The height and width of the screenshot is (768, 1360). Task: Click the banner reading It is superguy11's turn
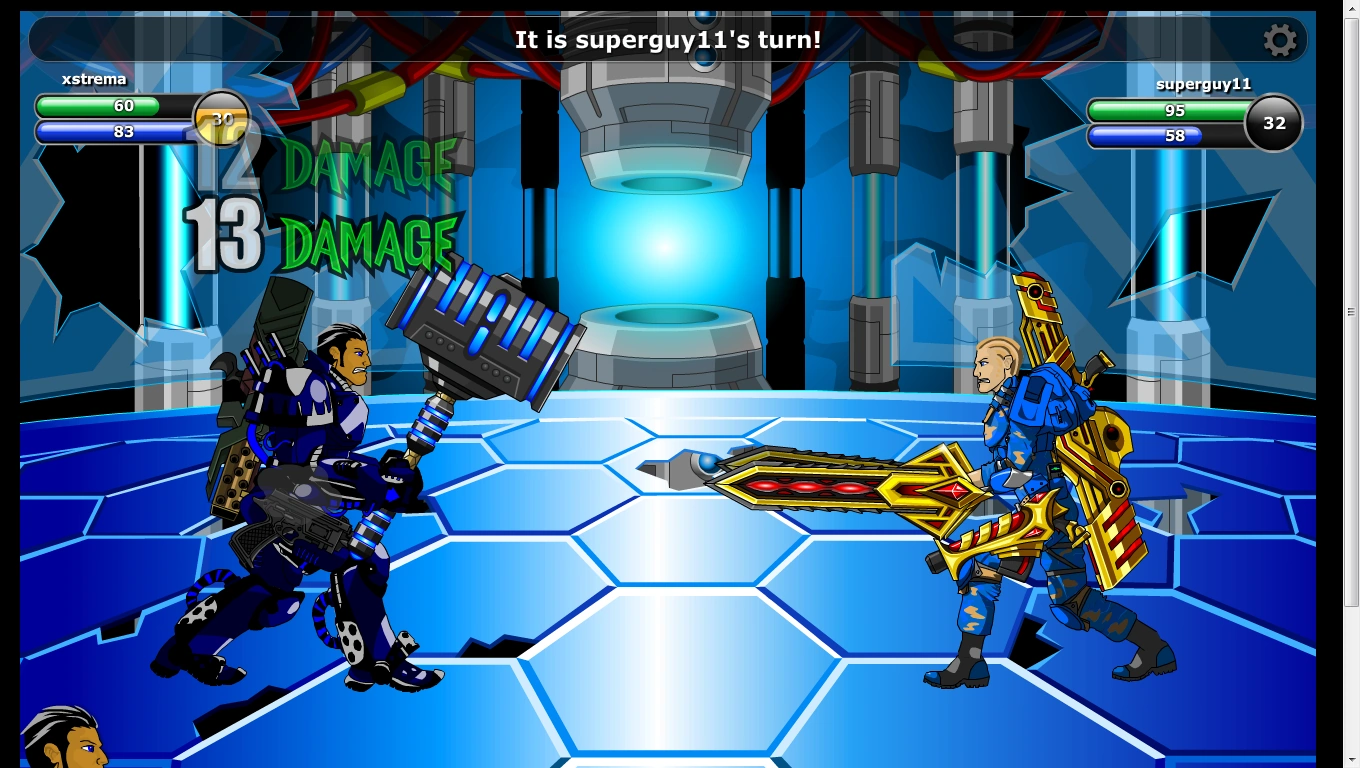click(x=666, y=40)
